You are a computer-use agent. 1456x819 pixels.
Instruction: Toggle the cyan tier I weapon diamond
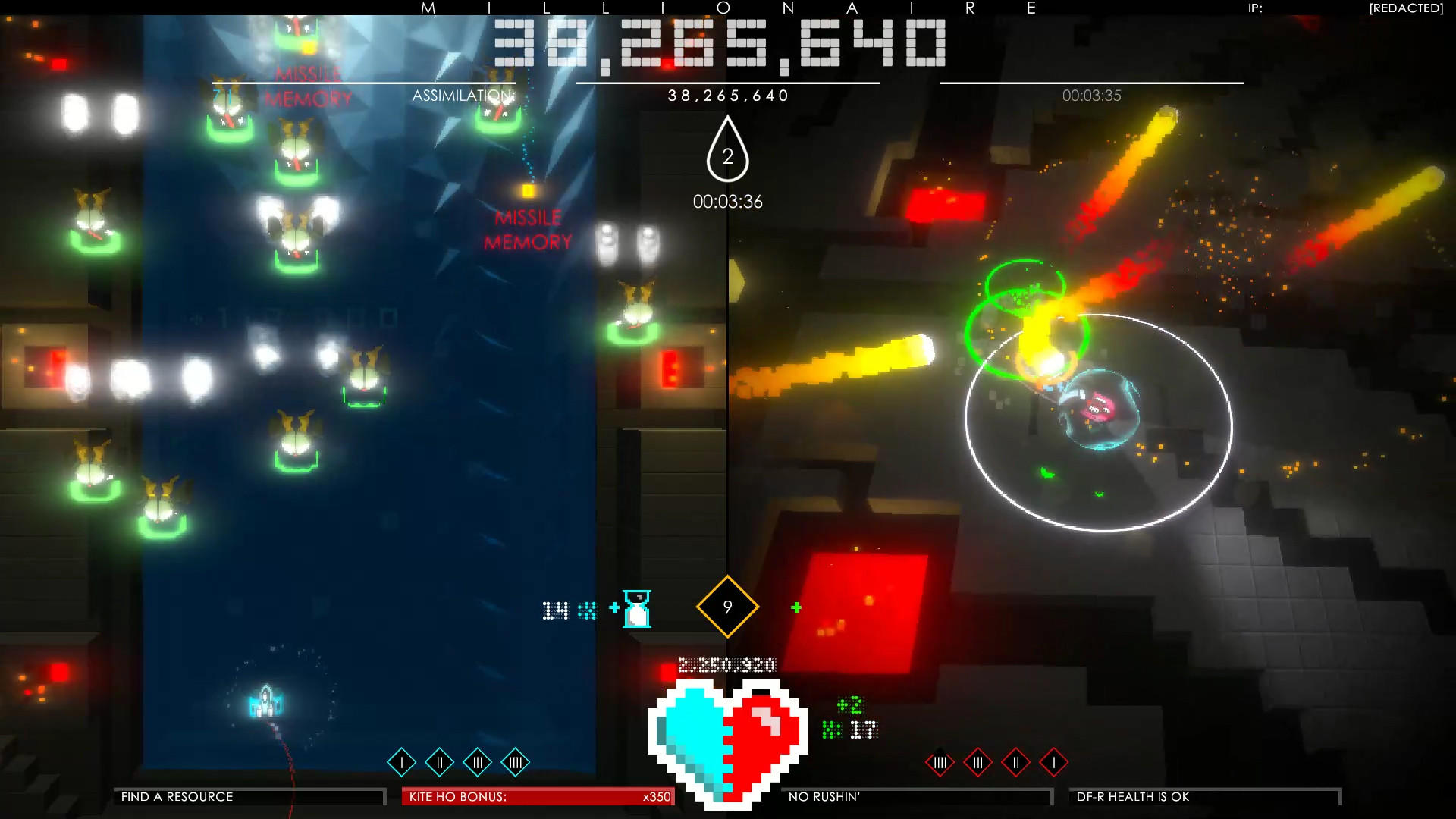tap(401, 763)
